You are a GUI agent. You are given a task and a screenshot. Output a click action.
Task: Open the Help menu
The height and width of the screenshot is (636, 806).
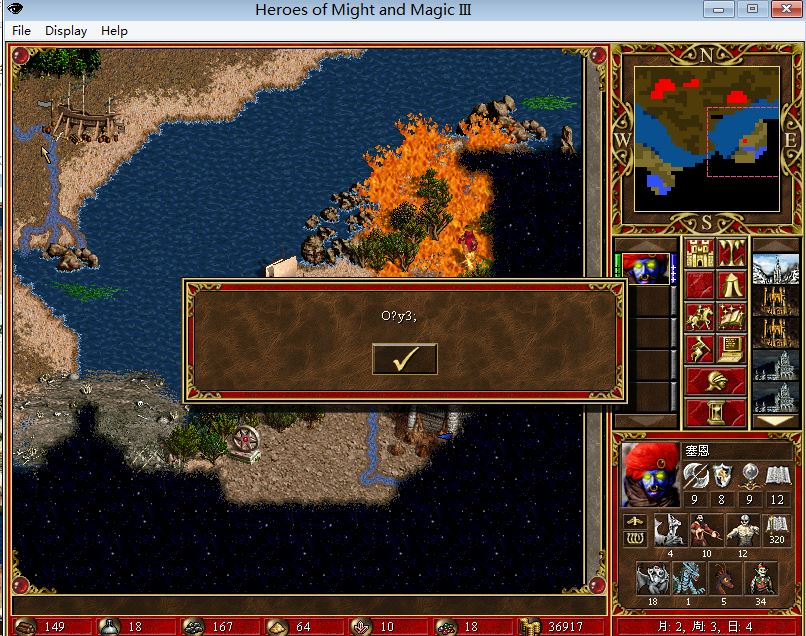coord(114,31)
